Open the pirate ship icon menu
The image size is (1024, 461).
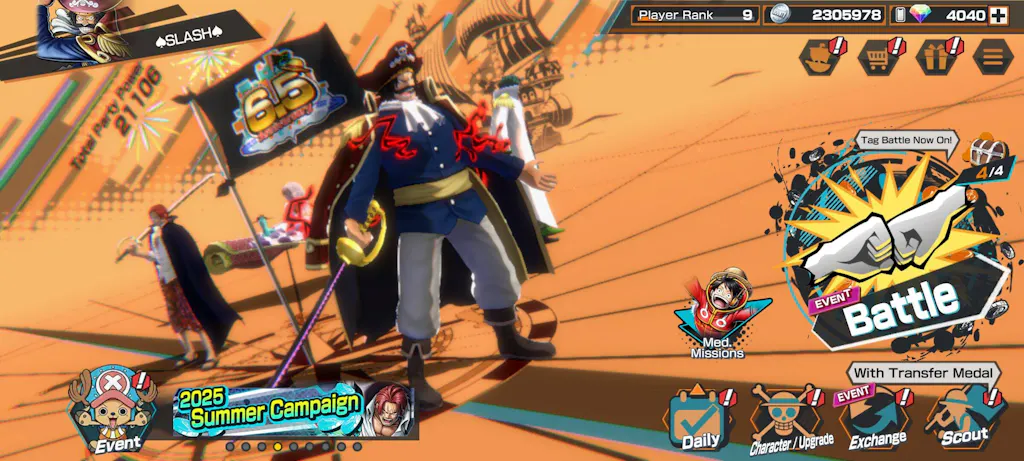click(821, 56)
